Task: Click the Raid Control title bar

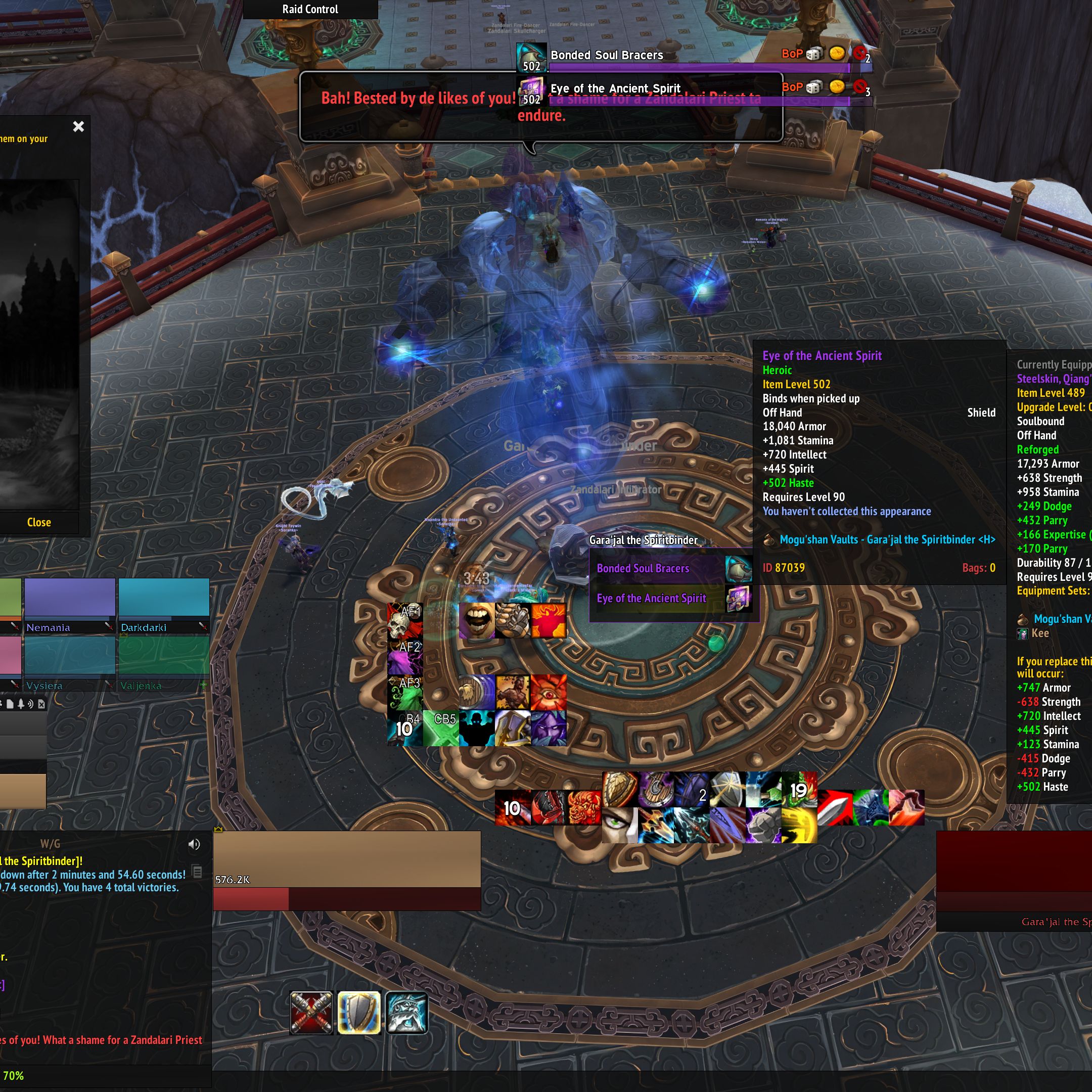Action: (x=310, y=9)
